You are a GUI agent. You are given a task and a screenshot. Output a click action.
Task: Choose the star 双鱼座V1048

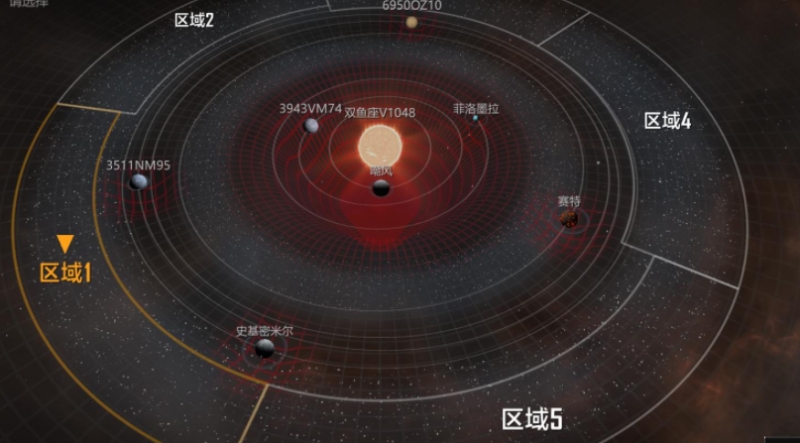click(x=381, y=147)
